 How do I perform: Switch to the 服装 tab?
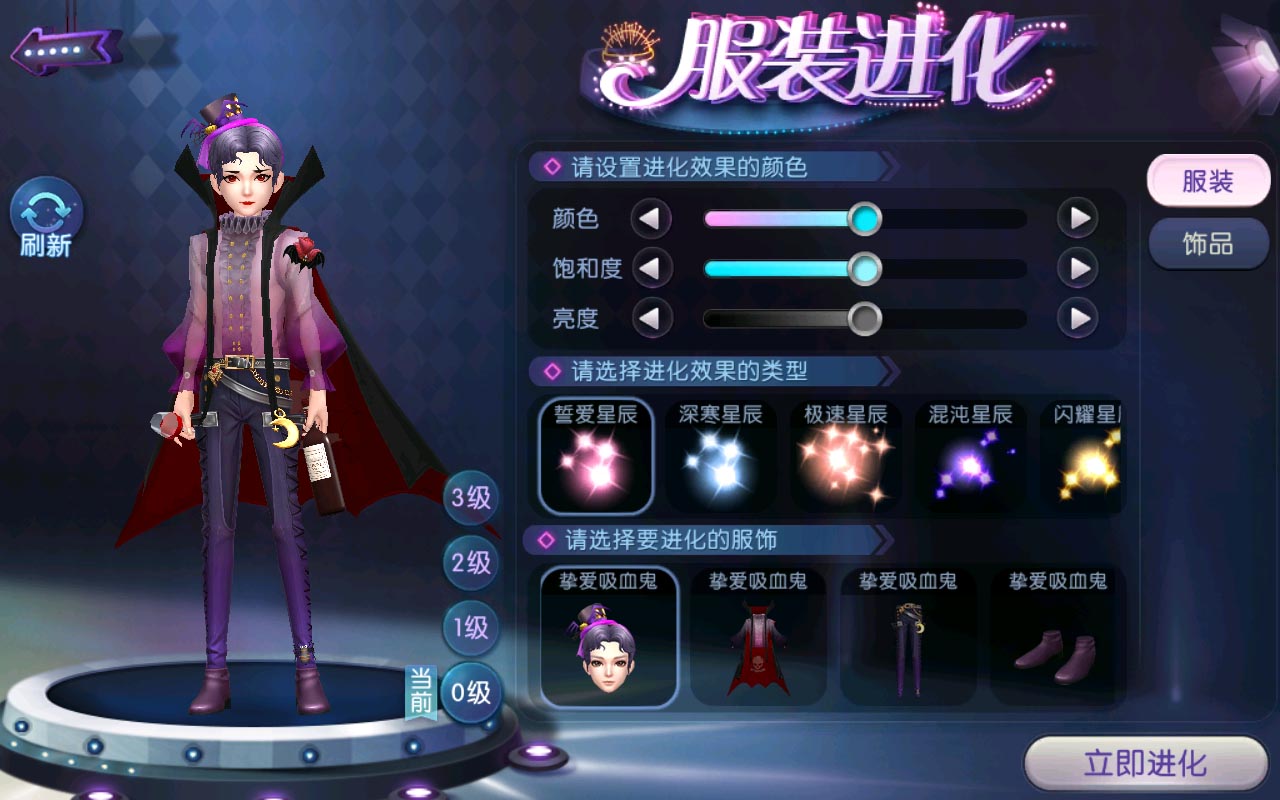[x=1207, y=182]
